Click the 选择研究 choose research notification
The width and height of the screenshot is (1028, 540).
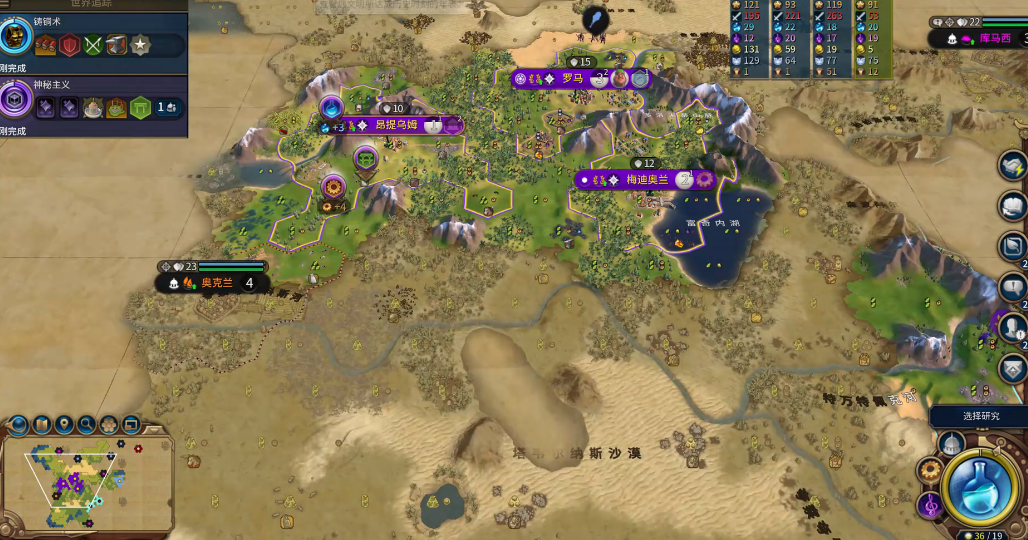coord(979,416)
